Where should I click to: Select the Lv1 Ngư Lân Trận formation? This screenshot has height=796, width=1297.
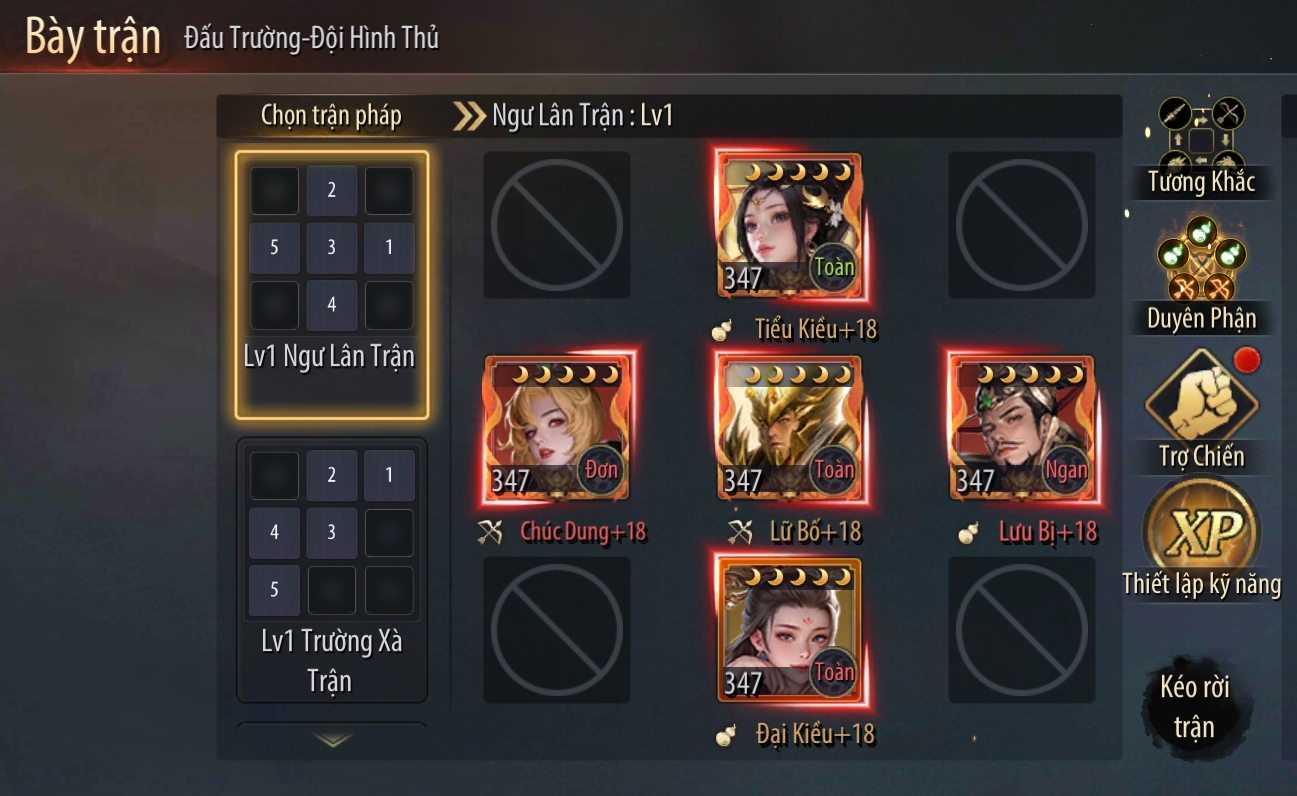331,284
